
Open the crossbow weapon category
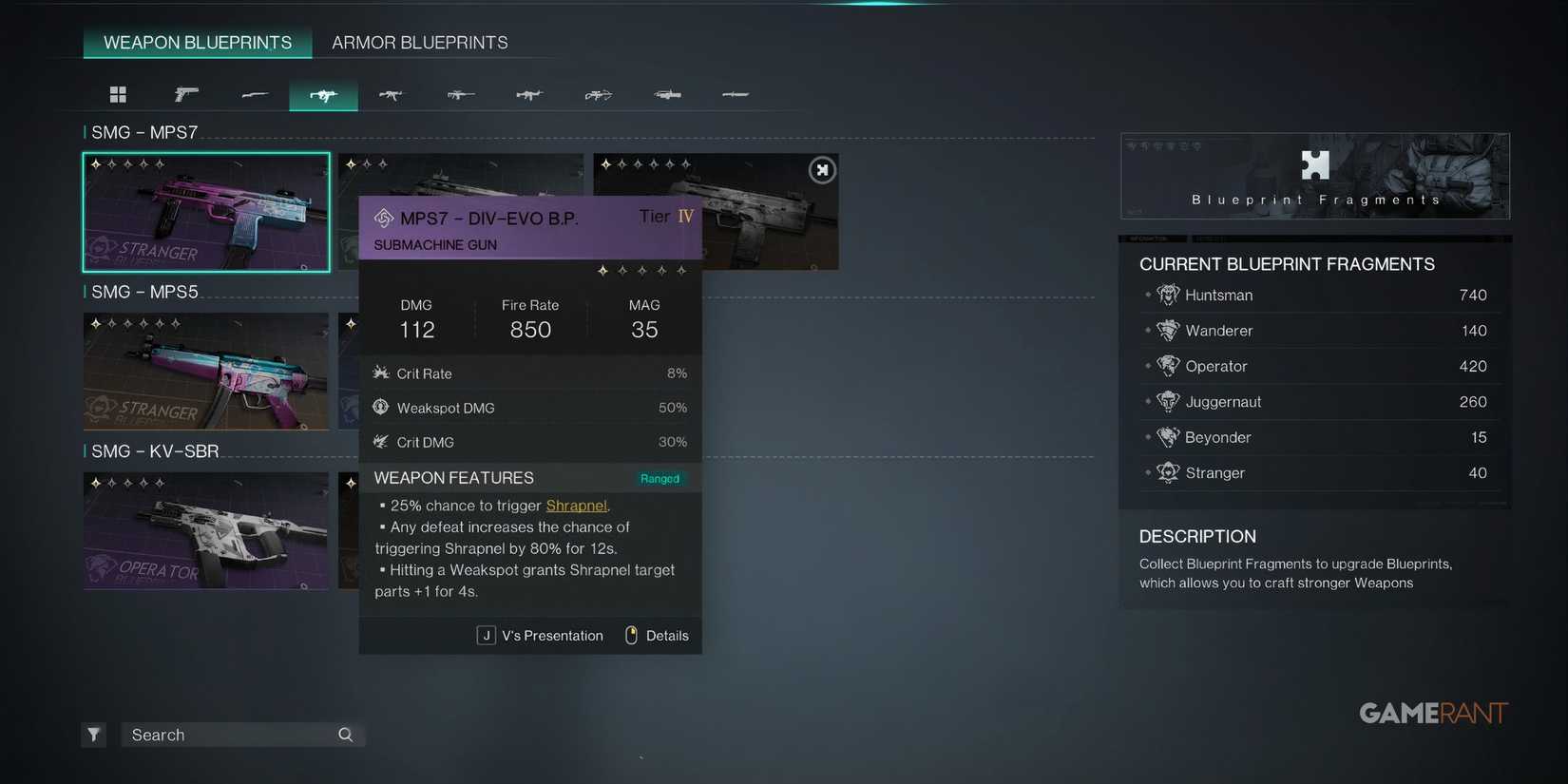click(598, 94)
